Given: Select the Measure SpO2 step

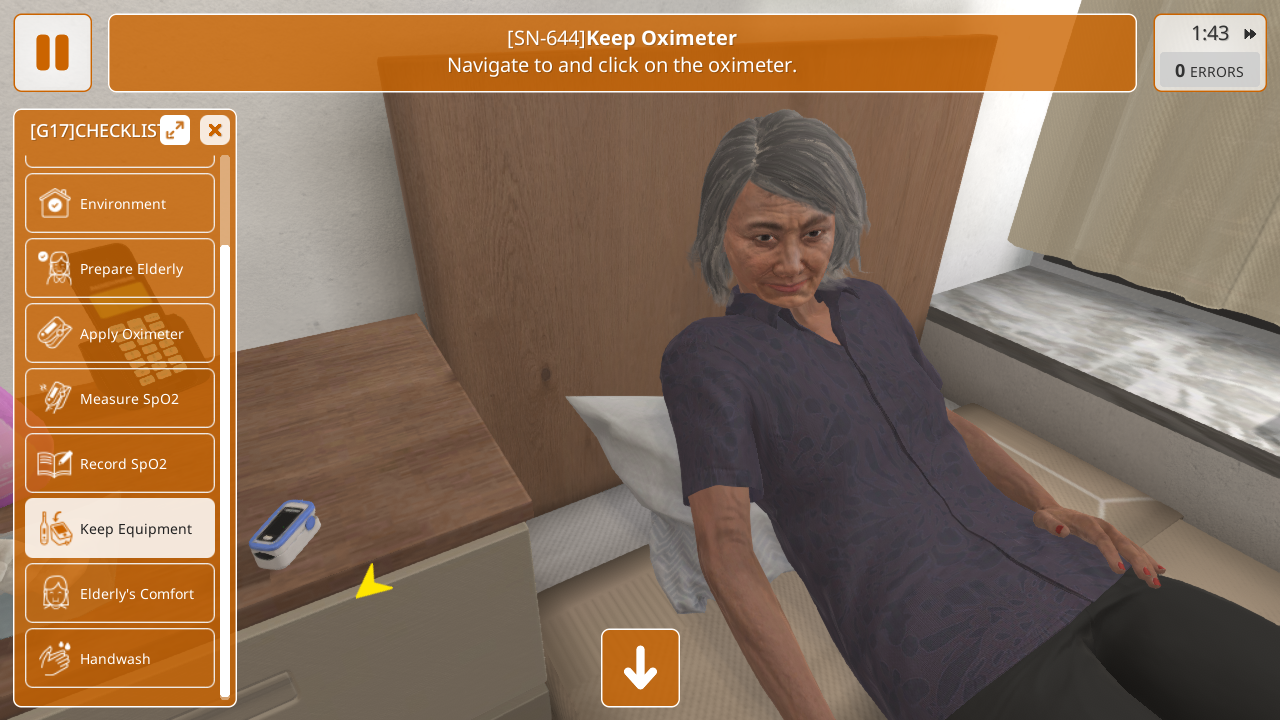Looking at the screenshot, I should pos(120,398).
